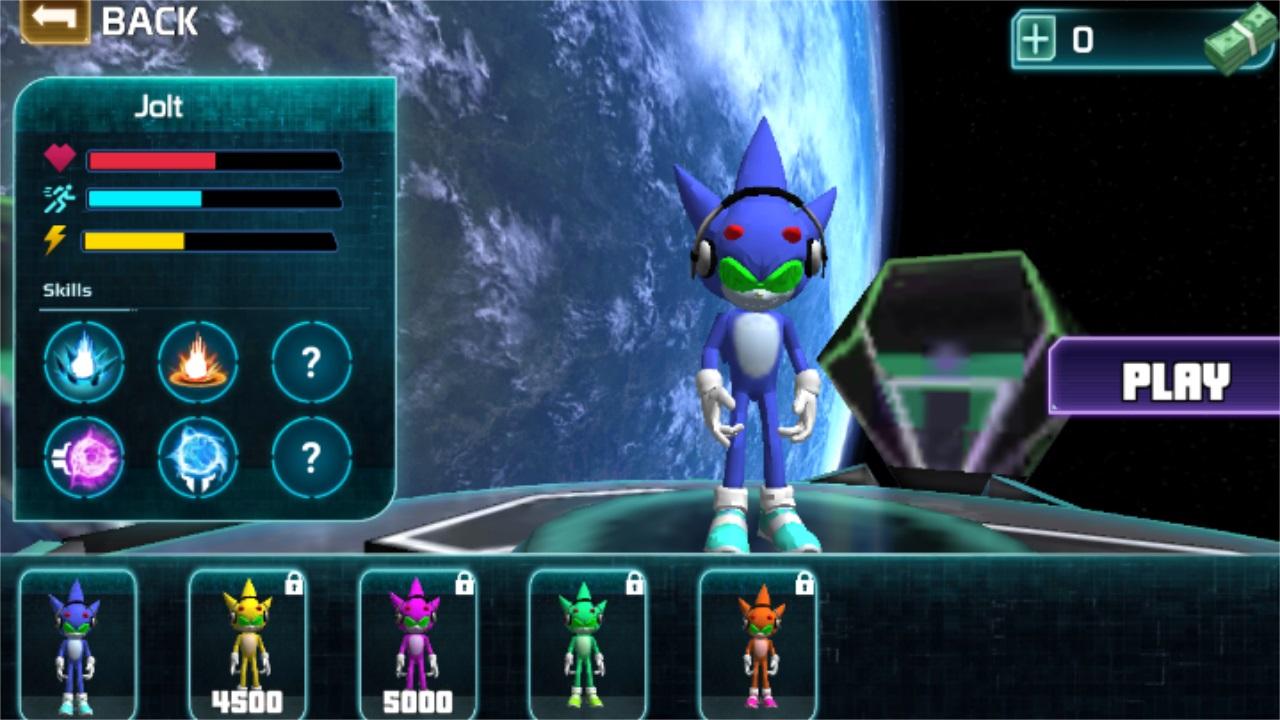Add more cash with the plus button

coord(1036,40)
